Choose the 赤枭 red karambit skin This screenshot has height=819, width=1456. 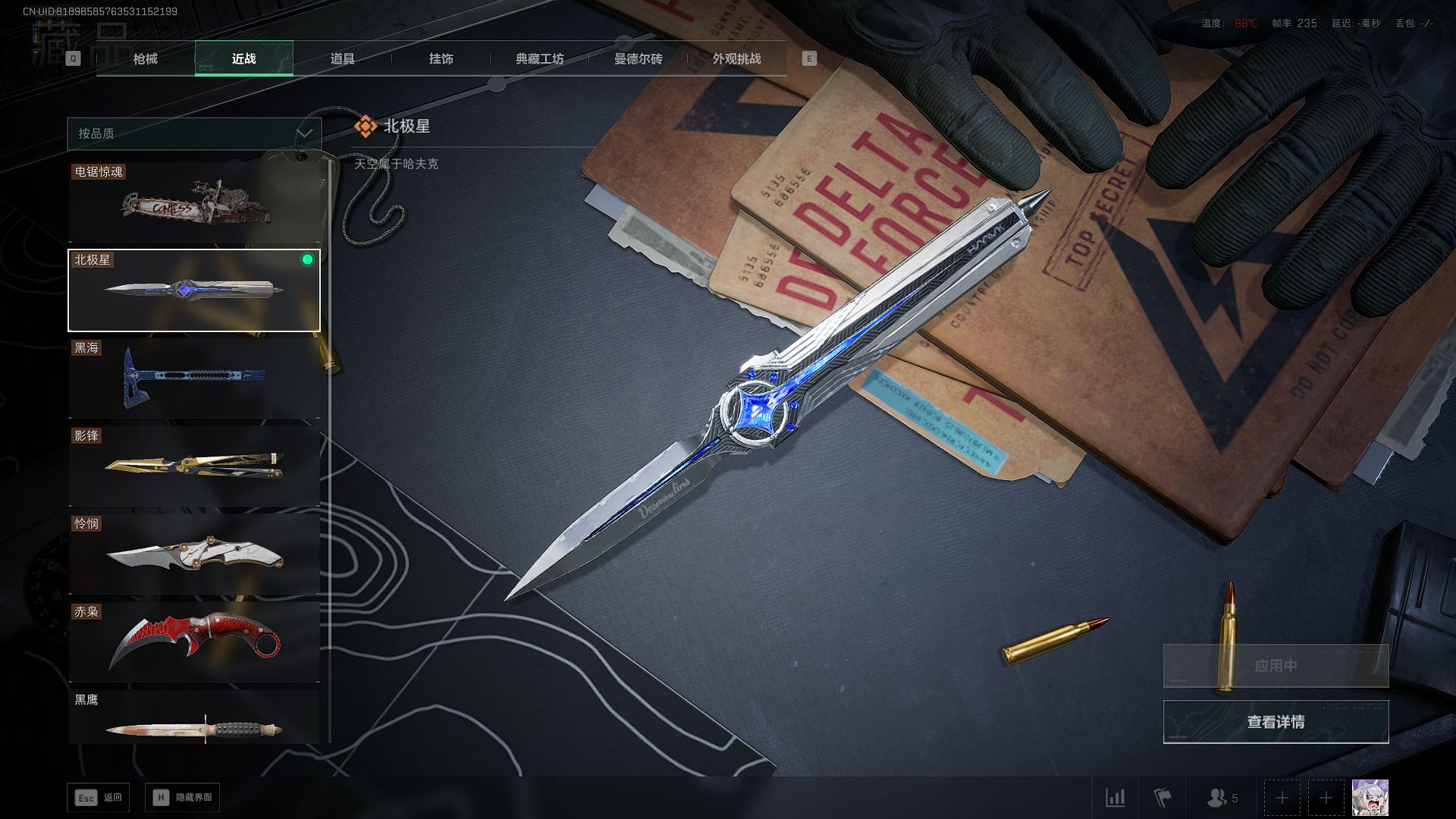[194, 642]
